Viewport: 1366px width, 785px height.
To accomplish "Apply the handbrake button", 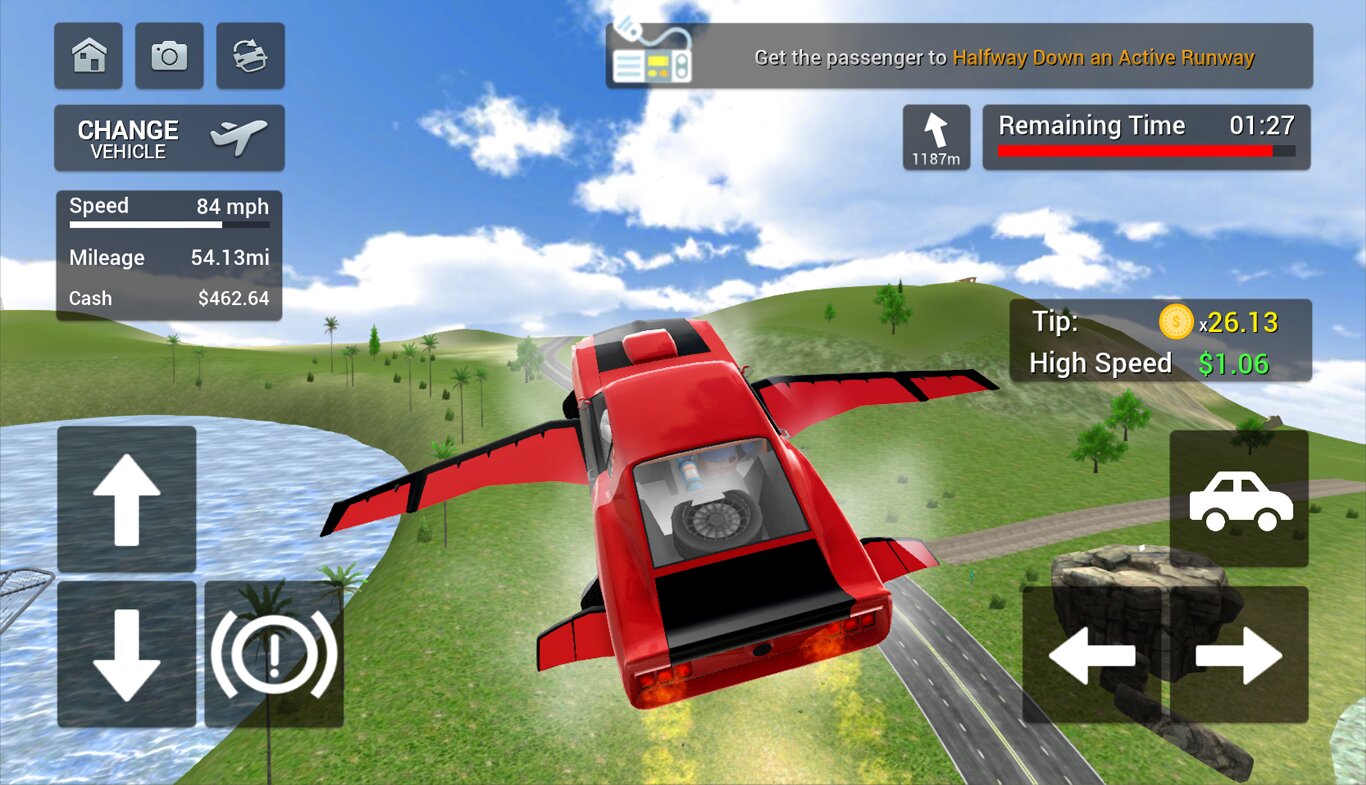I will [x=274, y=654].
